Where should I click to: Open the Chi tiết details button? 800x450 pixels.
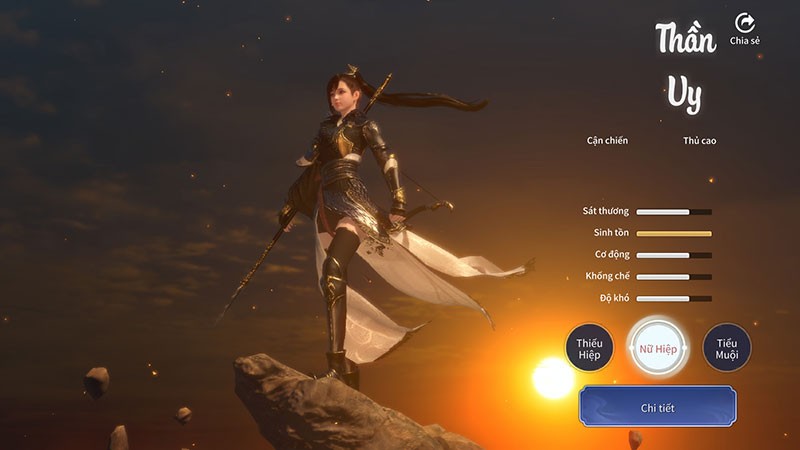pos(658,407)
